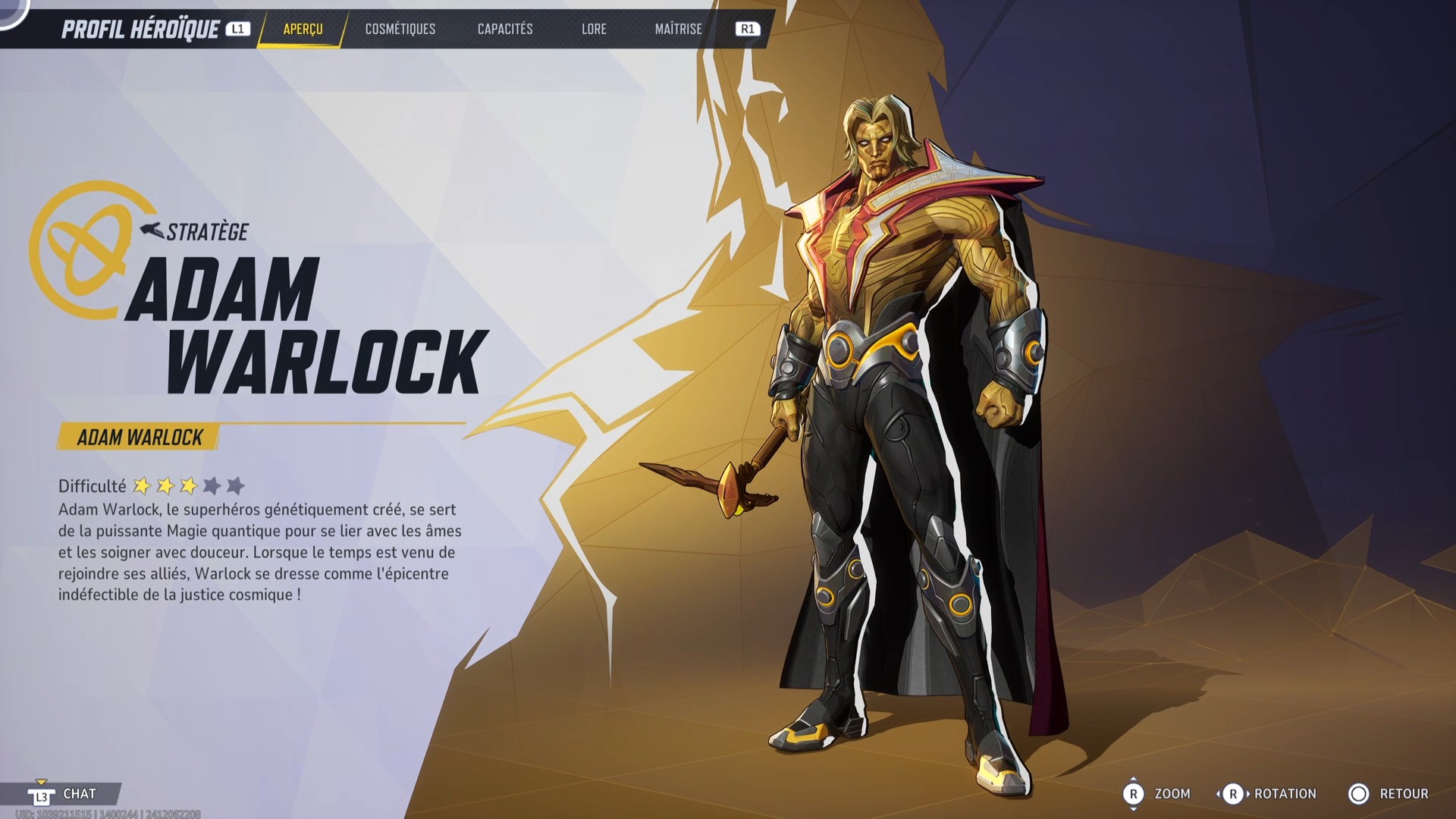
Task: View the Lore tab
Action: point(594,30)
